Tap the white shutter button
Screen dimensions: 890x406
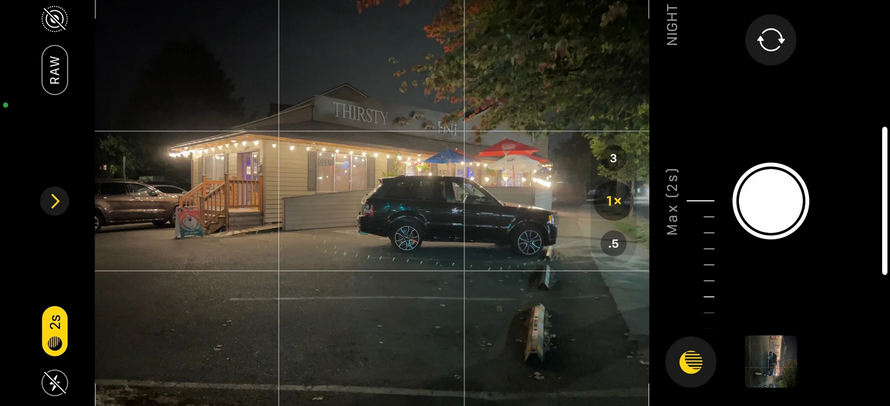[x=770, y=201]
